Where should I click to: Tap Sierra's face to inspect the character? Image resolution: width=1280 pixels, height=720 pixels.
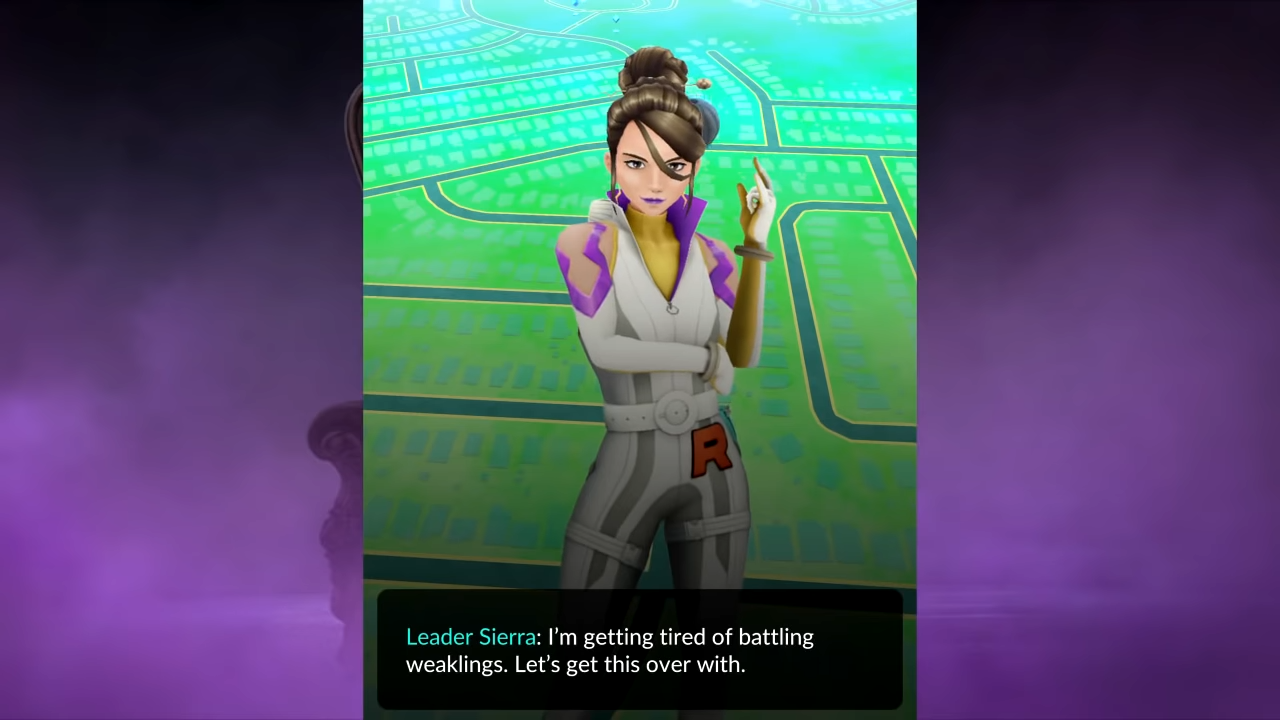(650, 170)
